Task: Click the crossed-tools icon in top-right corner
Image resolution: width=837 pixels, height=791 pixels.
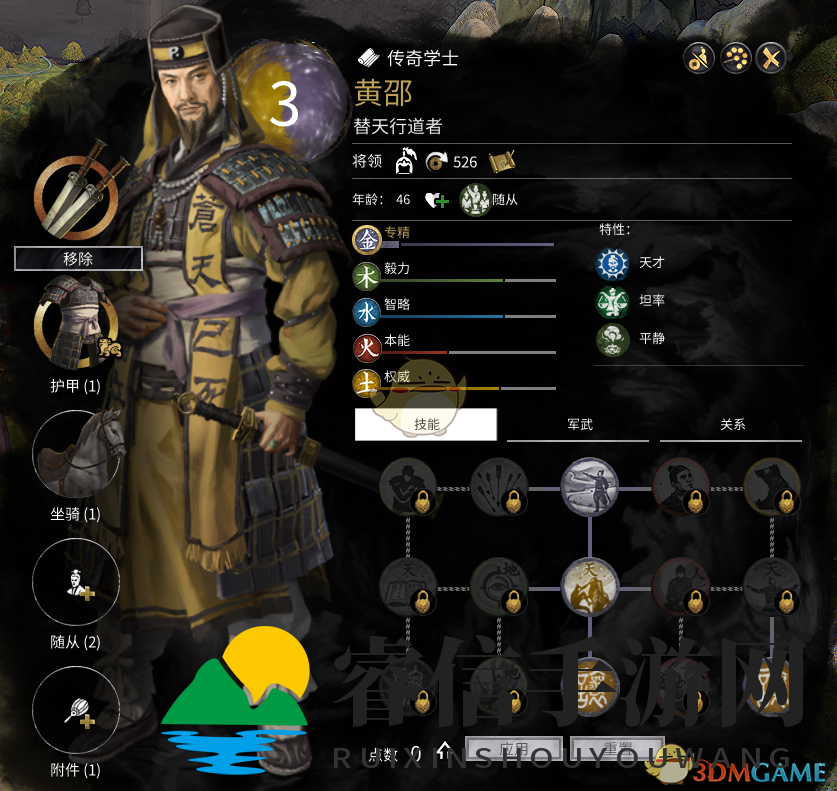Action: (x=770, y=58)
